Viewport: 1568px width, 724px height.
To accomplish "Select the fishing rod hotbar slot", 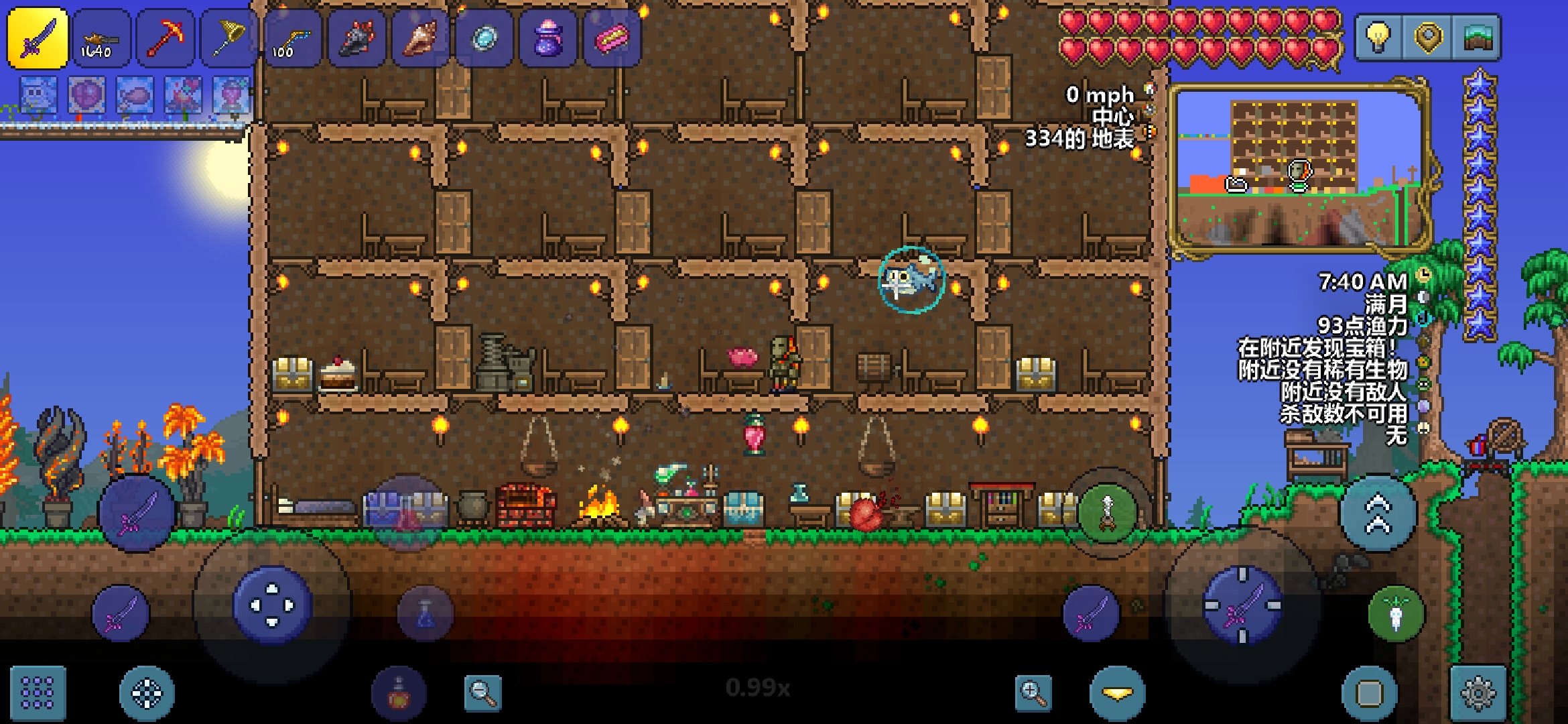I will 293,38.
